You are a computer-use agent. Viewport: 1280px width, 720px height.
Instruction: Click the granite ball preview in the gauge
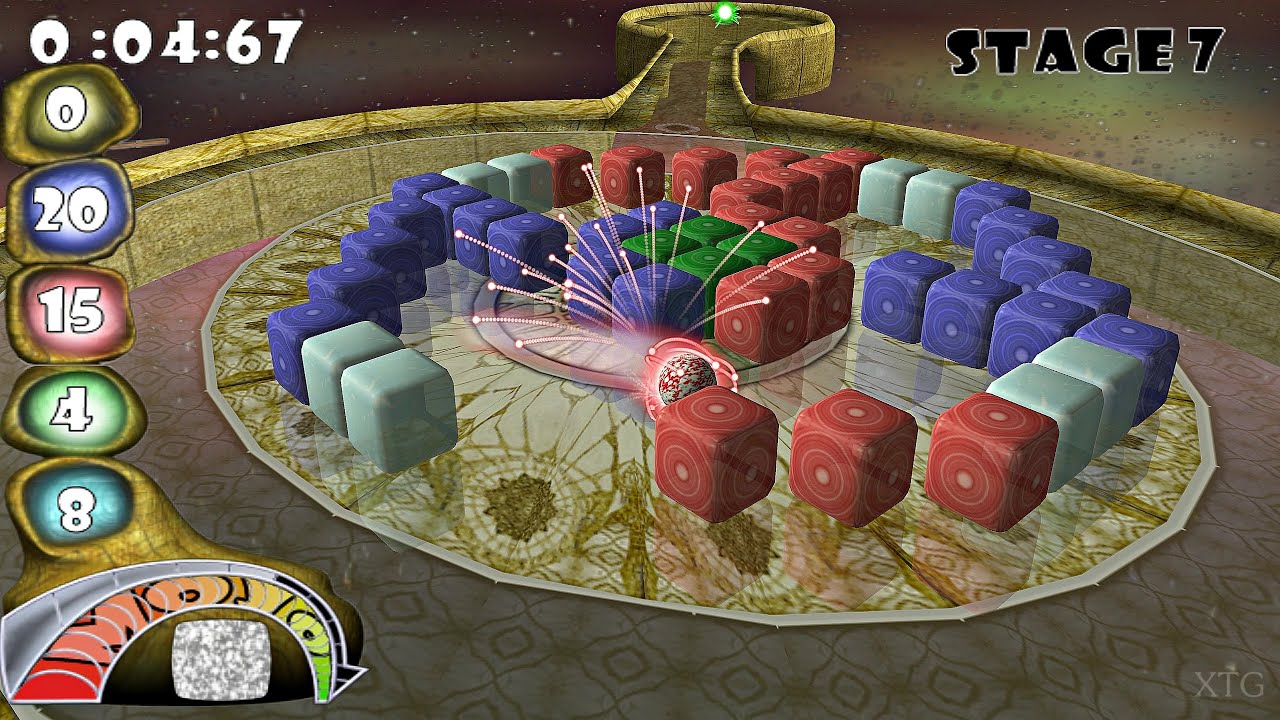click(221, 660)
